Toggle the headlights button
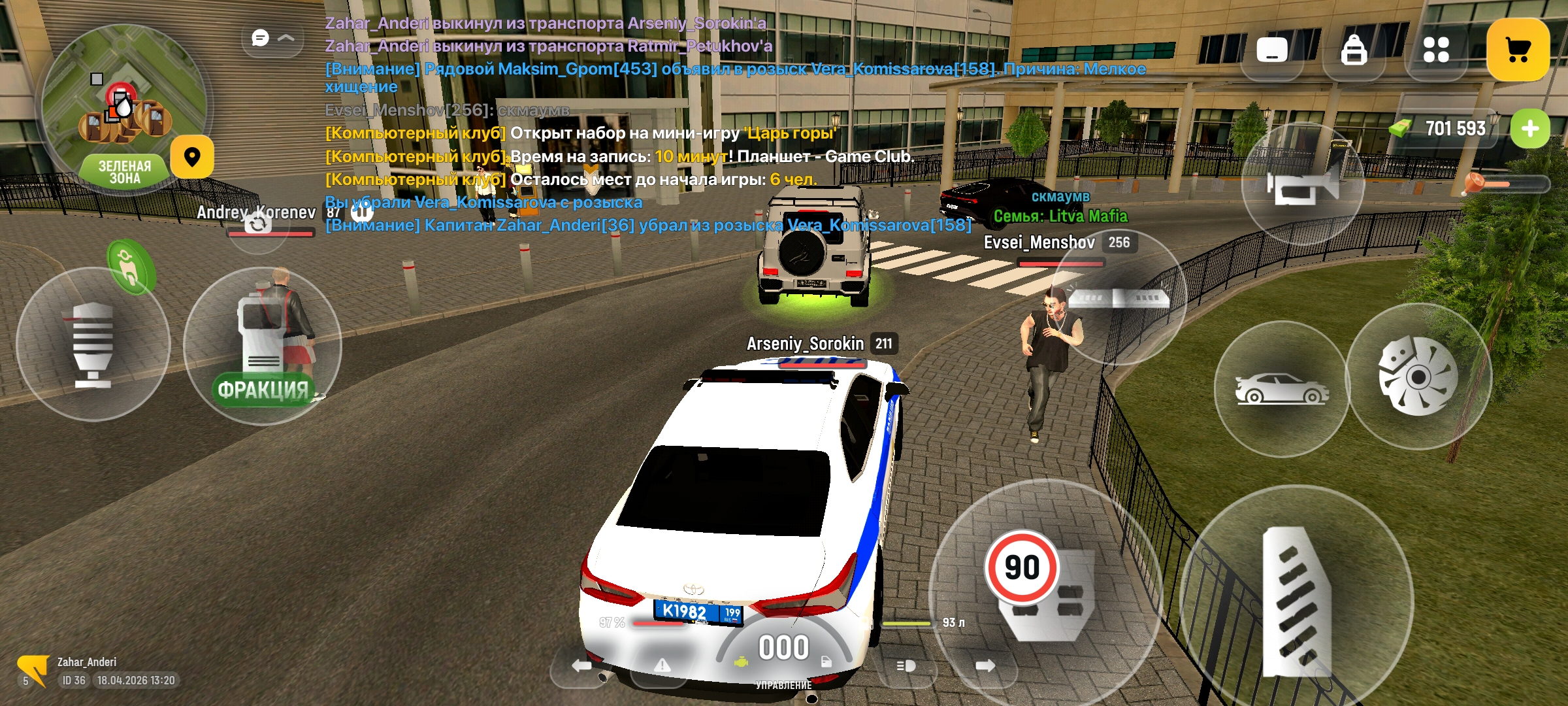The image size is (1568, 706). click(x=906, y=665)
